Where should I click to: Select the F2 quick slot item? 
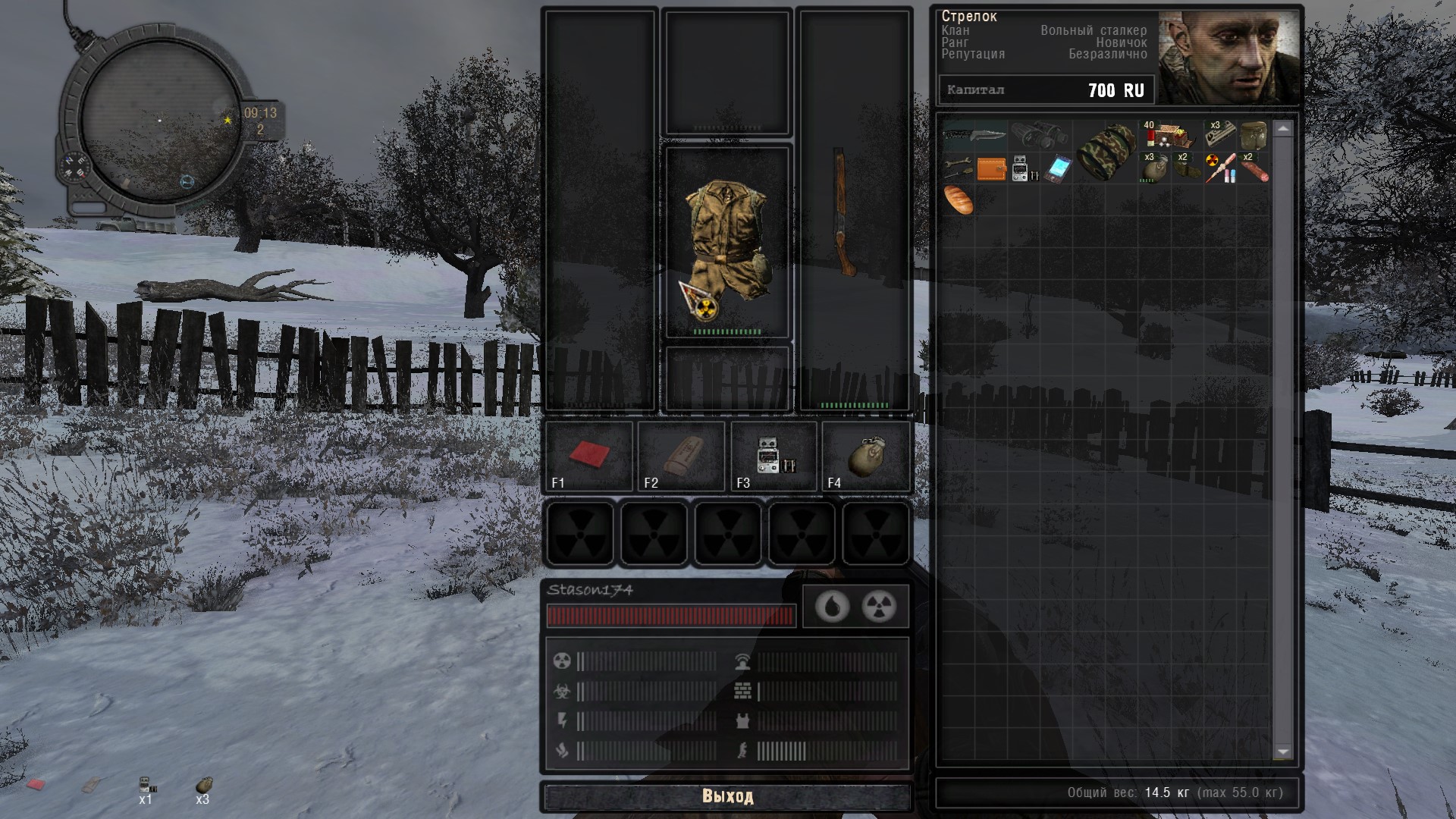pos(681,456)
